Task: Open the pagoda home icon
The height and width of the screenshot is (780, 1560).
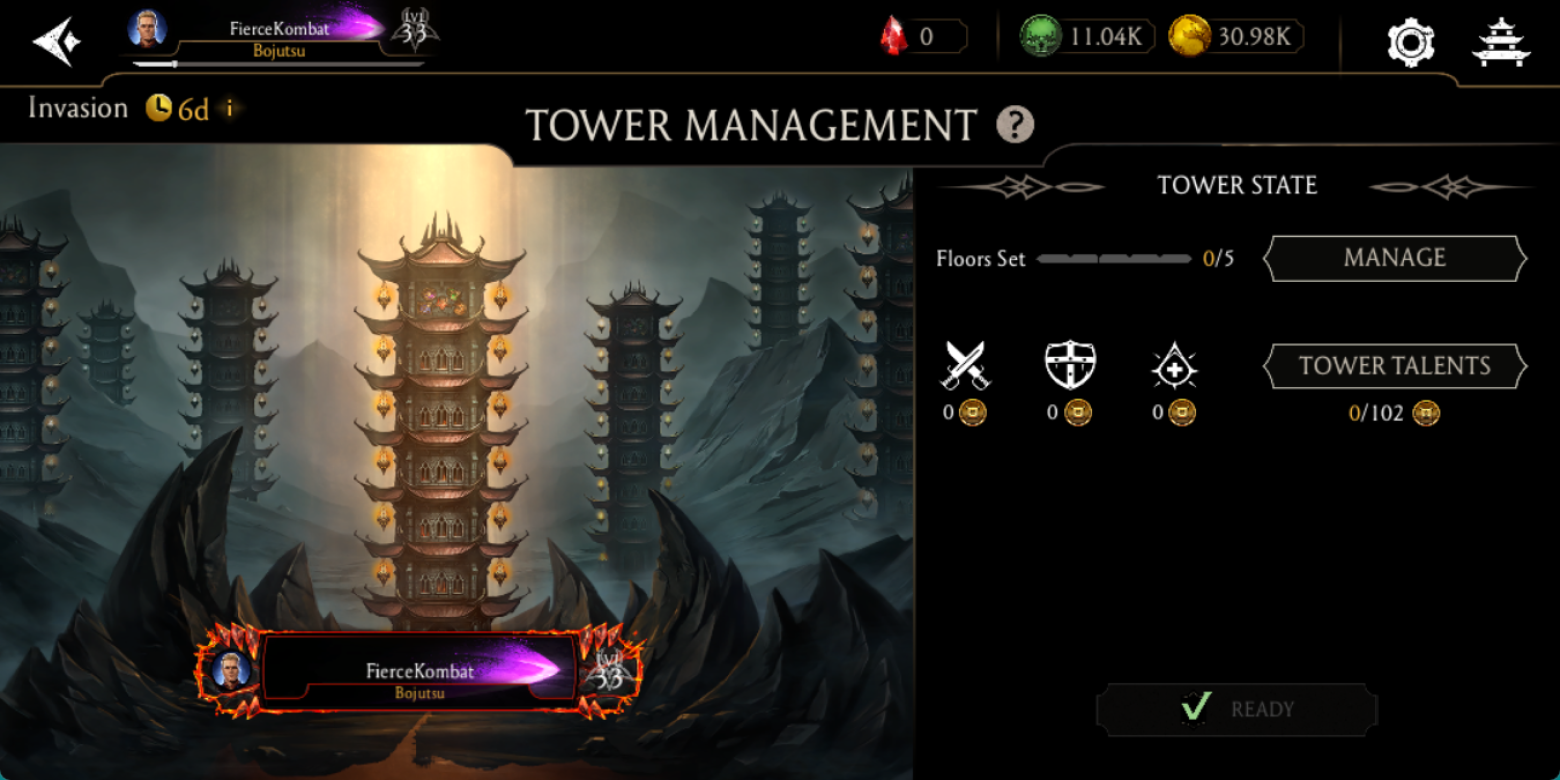Action: pyautogui.click(x=1501, y=42)
